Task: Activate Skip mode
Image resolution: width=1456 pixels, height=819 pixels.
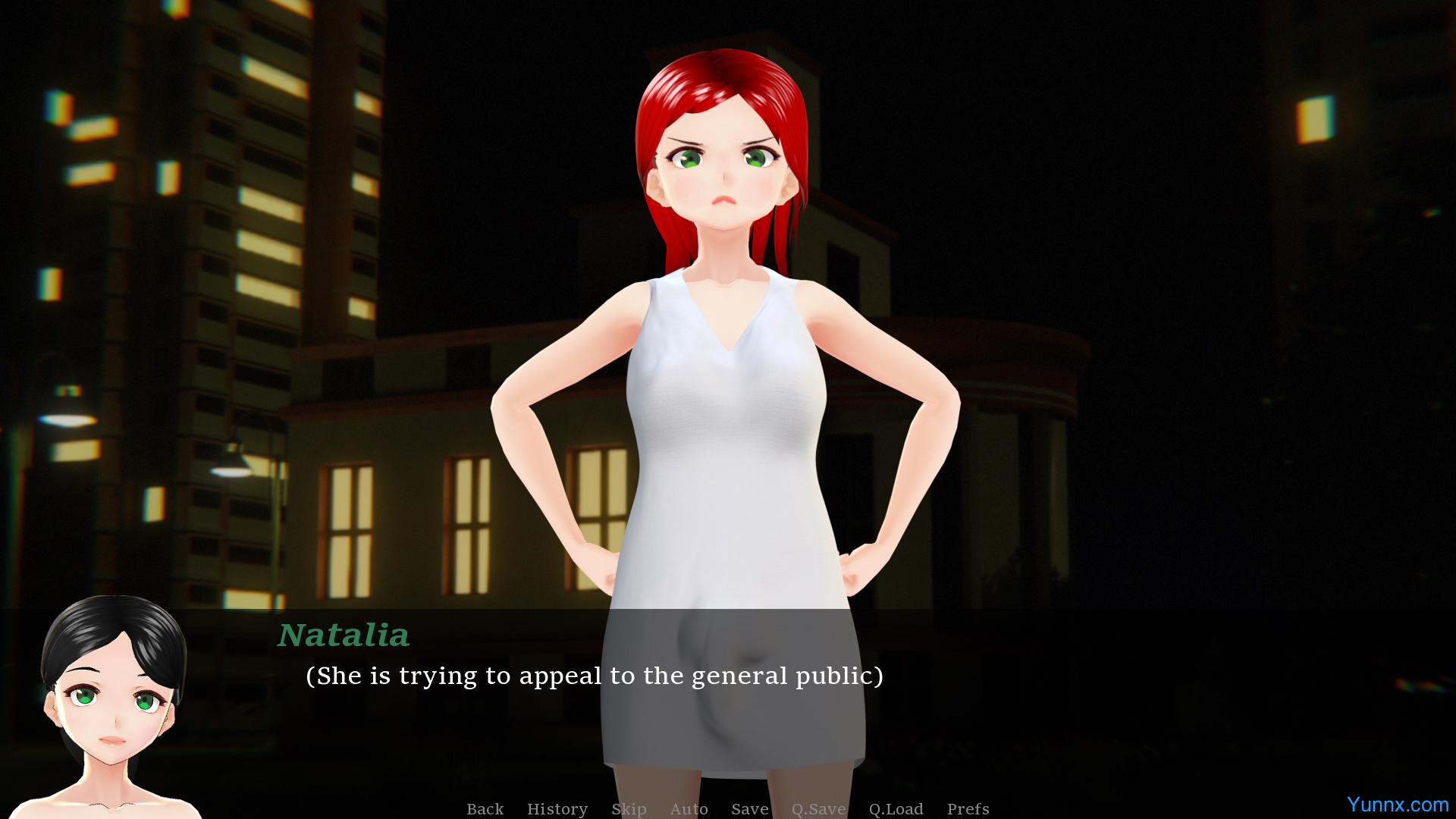Action: [629, 808]
